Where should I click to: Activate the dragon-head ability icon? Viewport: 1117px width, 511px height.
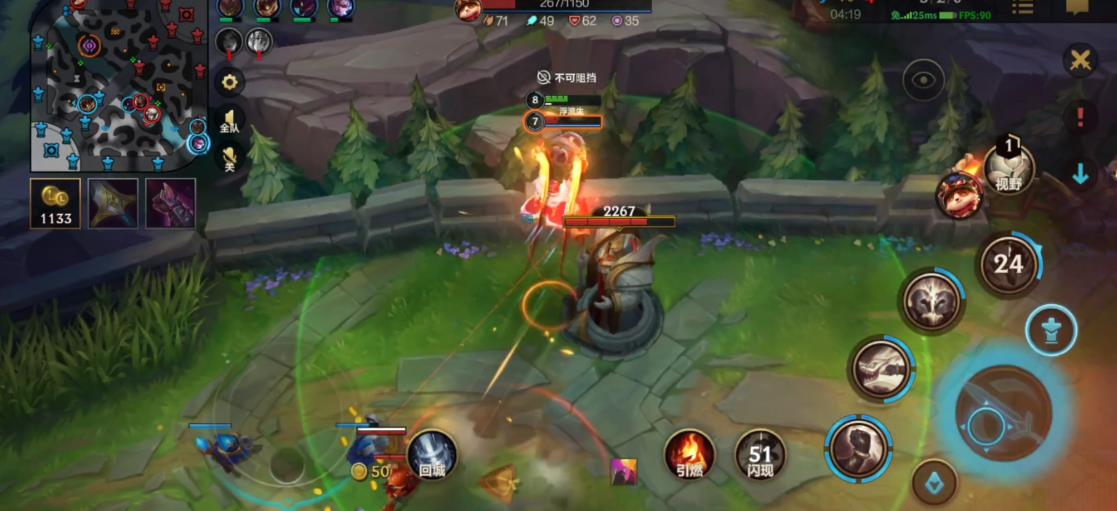pyautogui.click(x=881, y=368)
